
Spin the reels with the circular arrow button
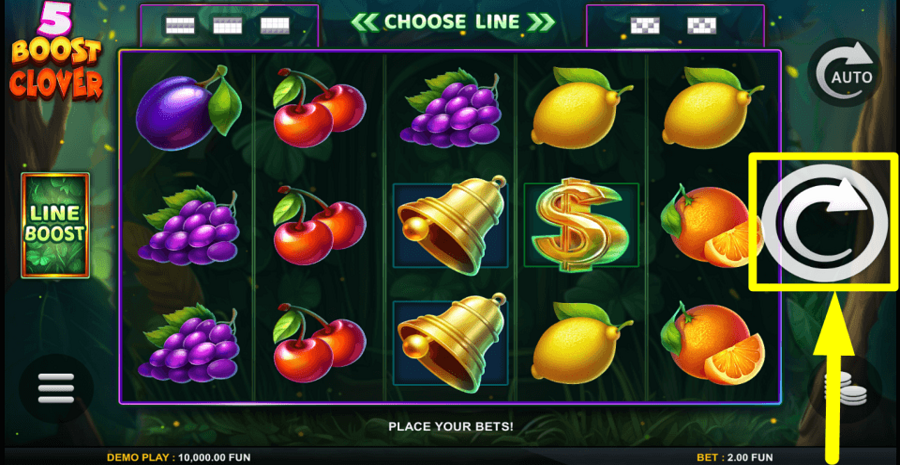click(823, 222)
